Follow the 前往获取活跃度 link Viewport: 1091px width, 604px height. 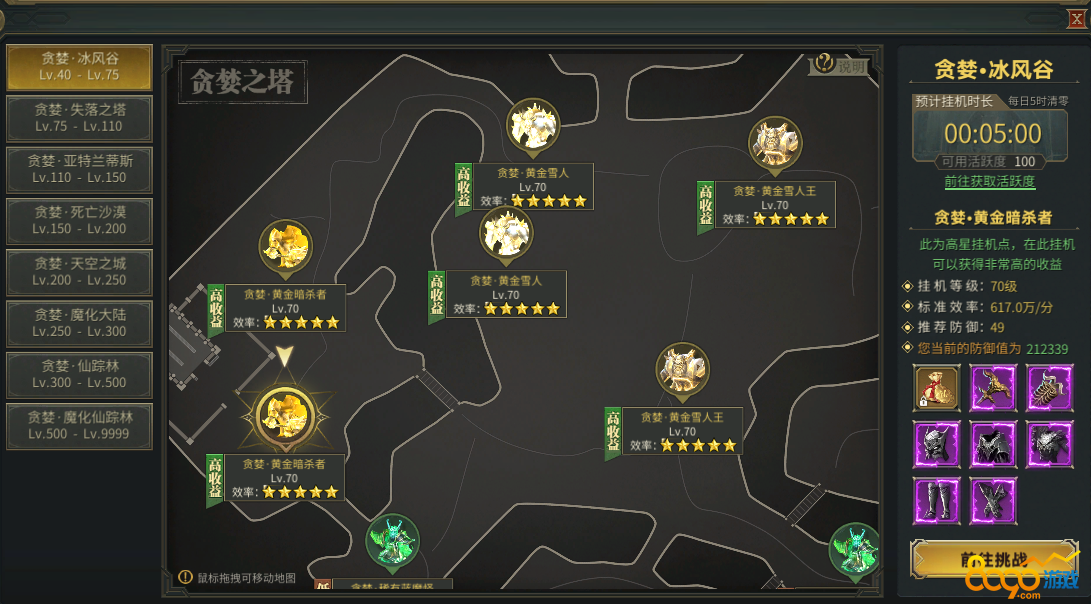tap(989, 182)
